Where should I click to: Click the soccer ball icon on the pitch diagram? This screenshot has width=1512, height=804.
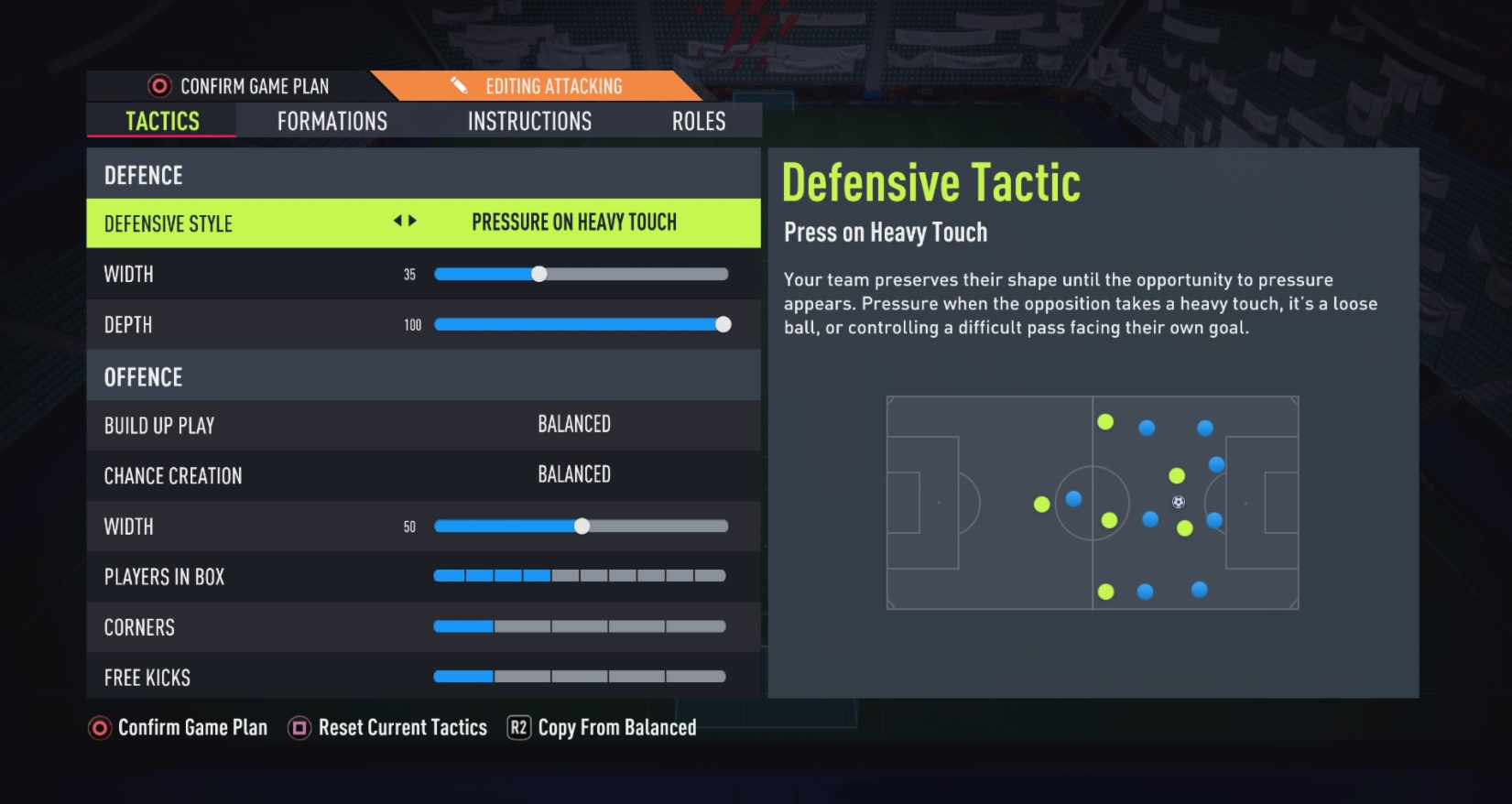(1178, 502)
